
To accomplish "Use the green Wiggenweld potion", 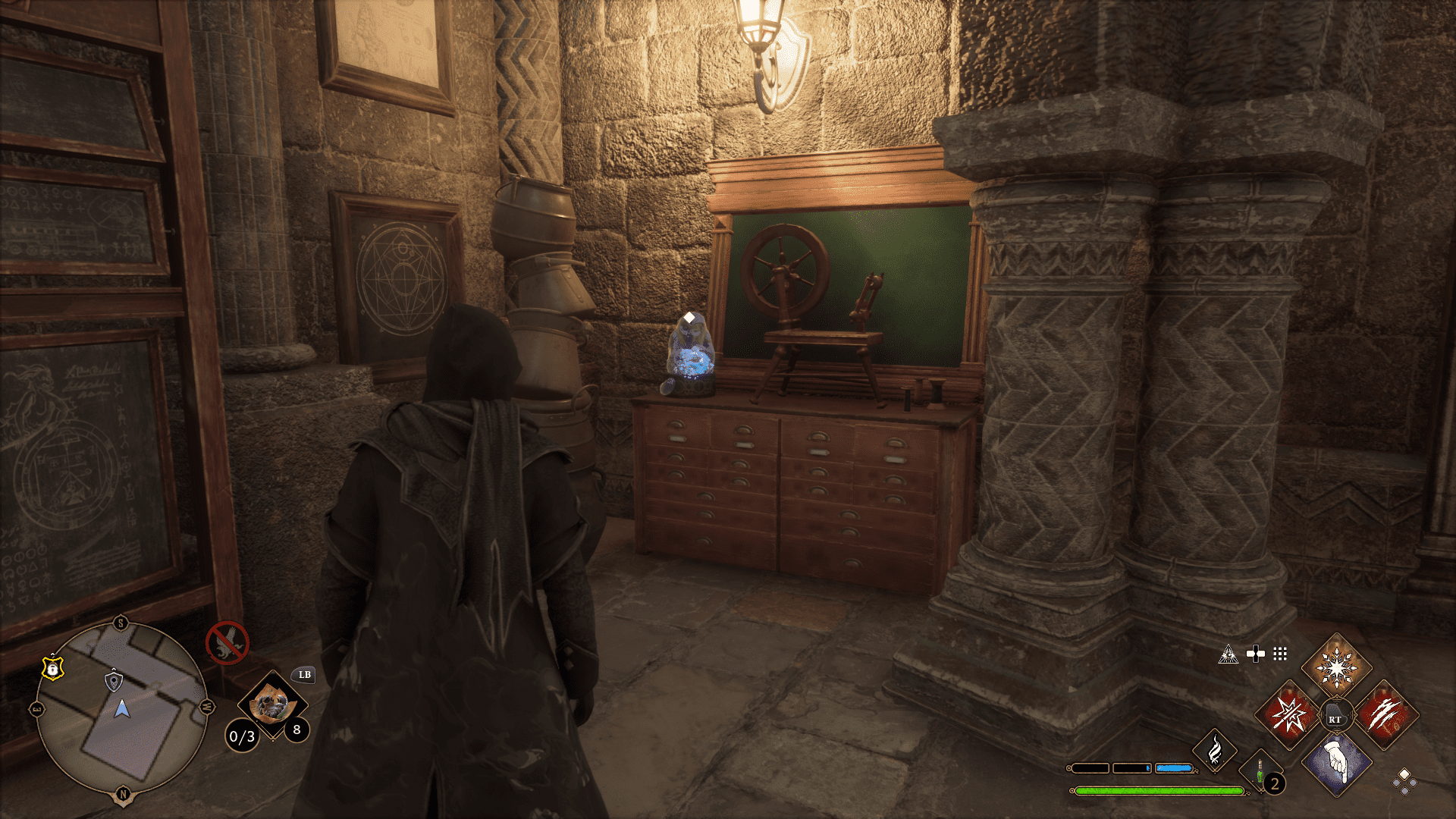I will pyautogui.click(x=1260, y=774).
